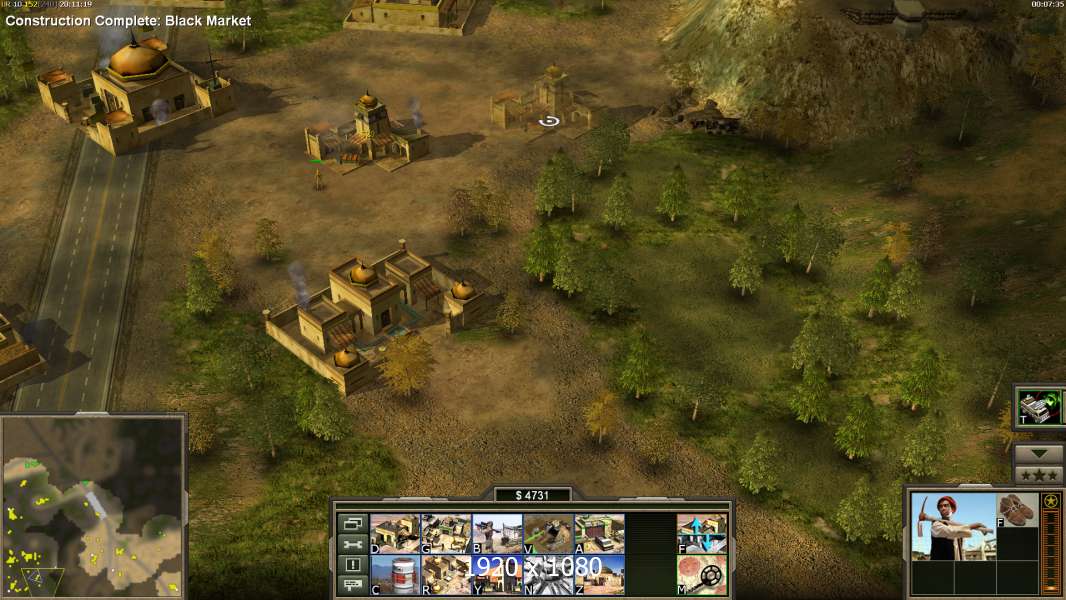Click the wrench button on command bar
The image size is (1066, 600).
[352, 544]
